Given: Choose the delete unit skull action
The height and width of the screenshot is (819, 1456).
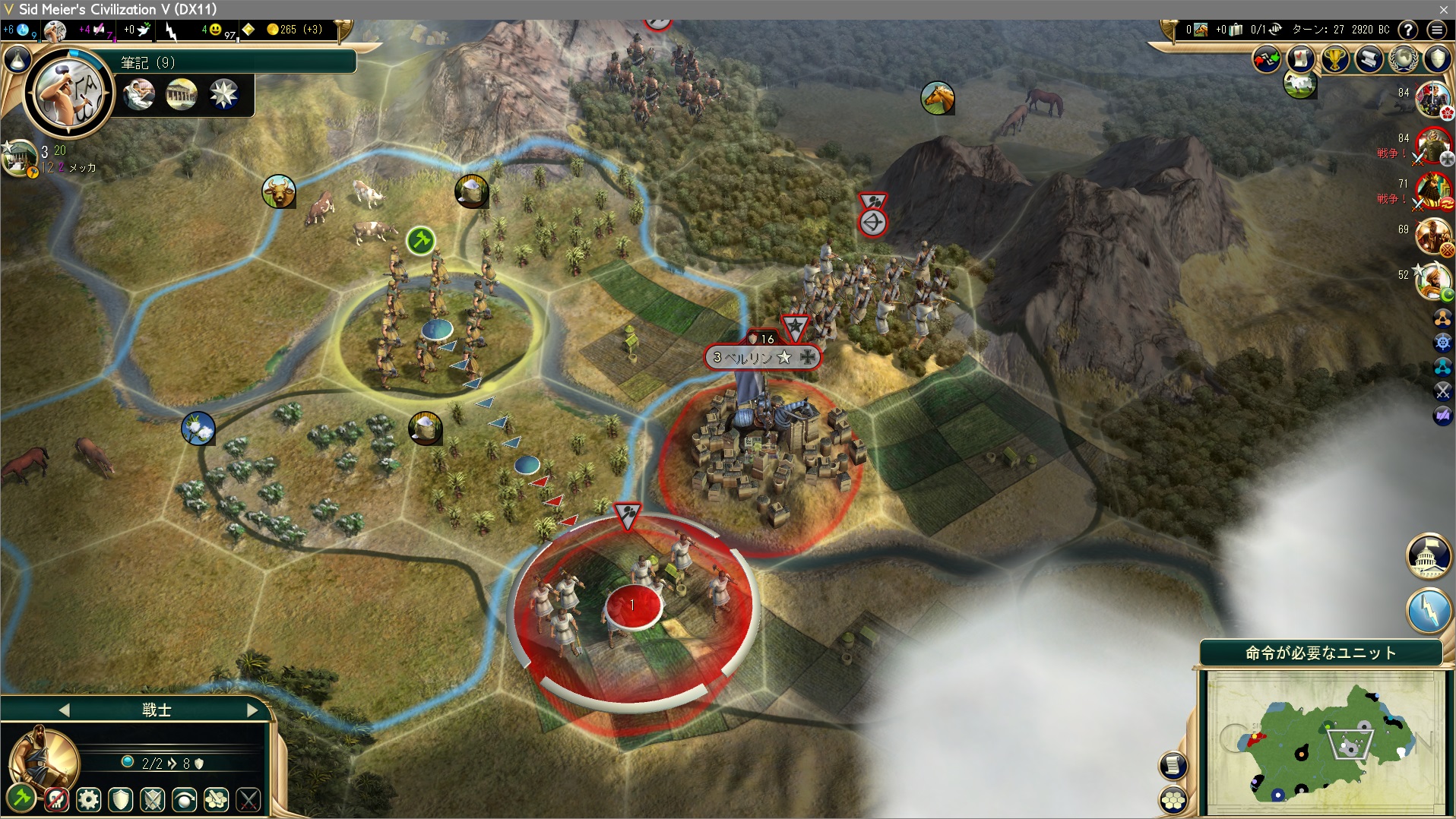Looking at the screenshot, I should 56,799.
